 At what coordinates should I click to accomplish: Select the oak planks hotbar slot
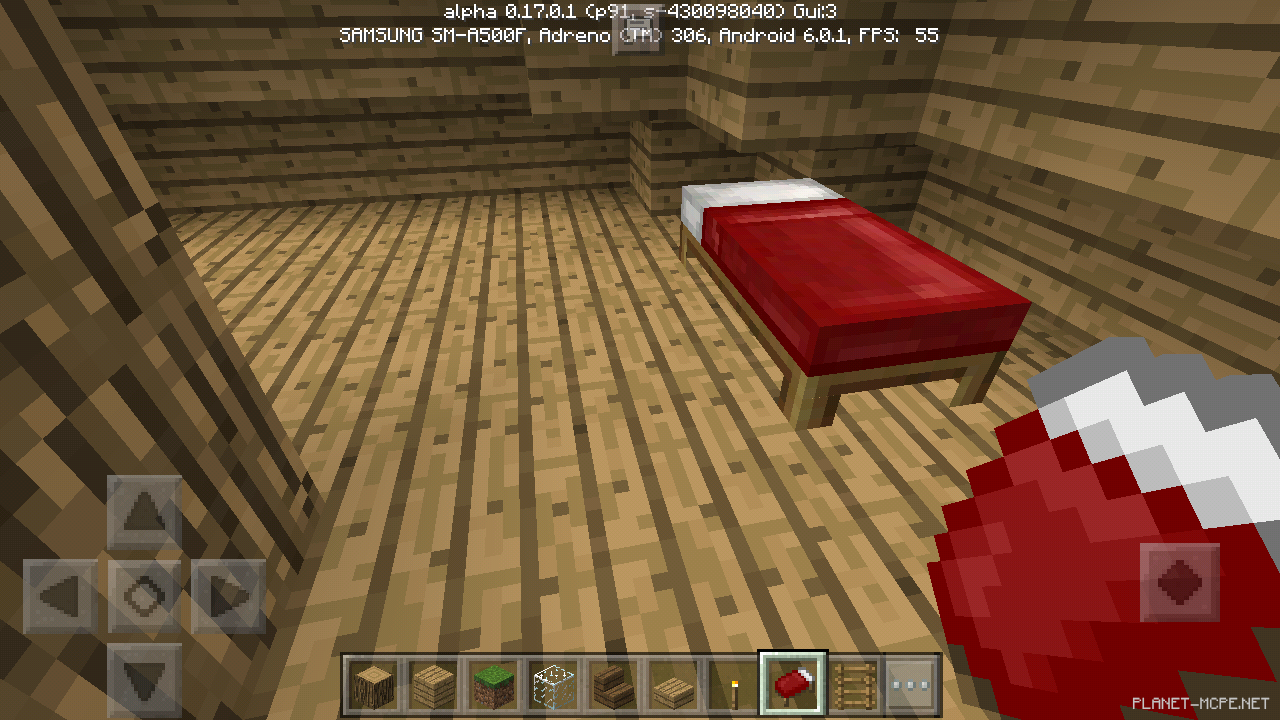pyautogui.click(x=432, y=683)
